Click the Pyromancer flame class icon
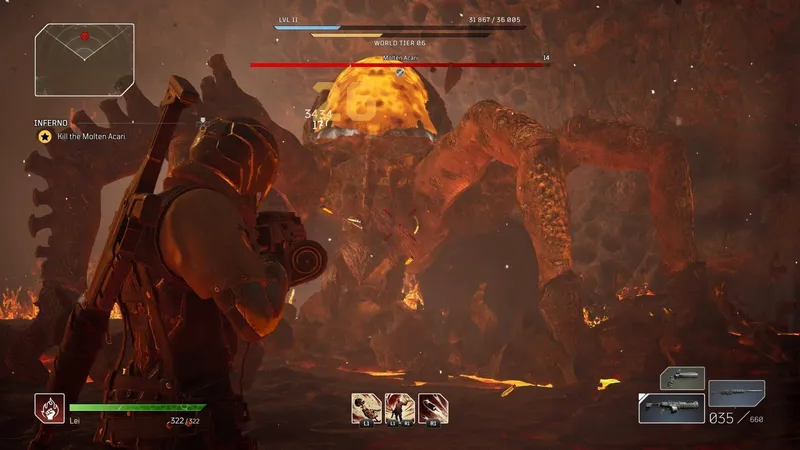 point(49,408)
